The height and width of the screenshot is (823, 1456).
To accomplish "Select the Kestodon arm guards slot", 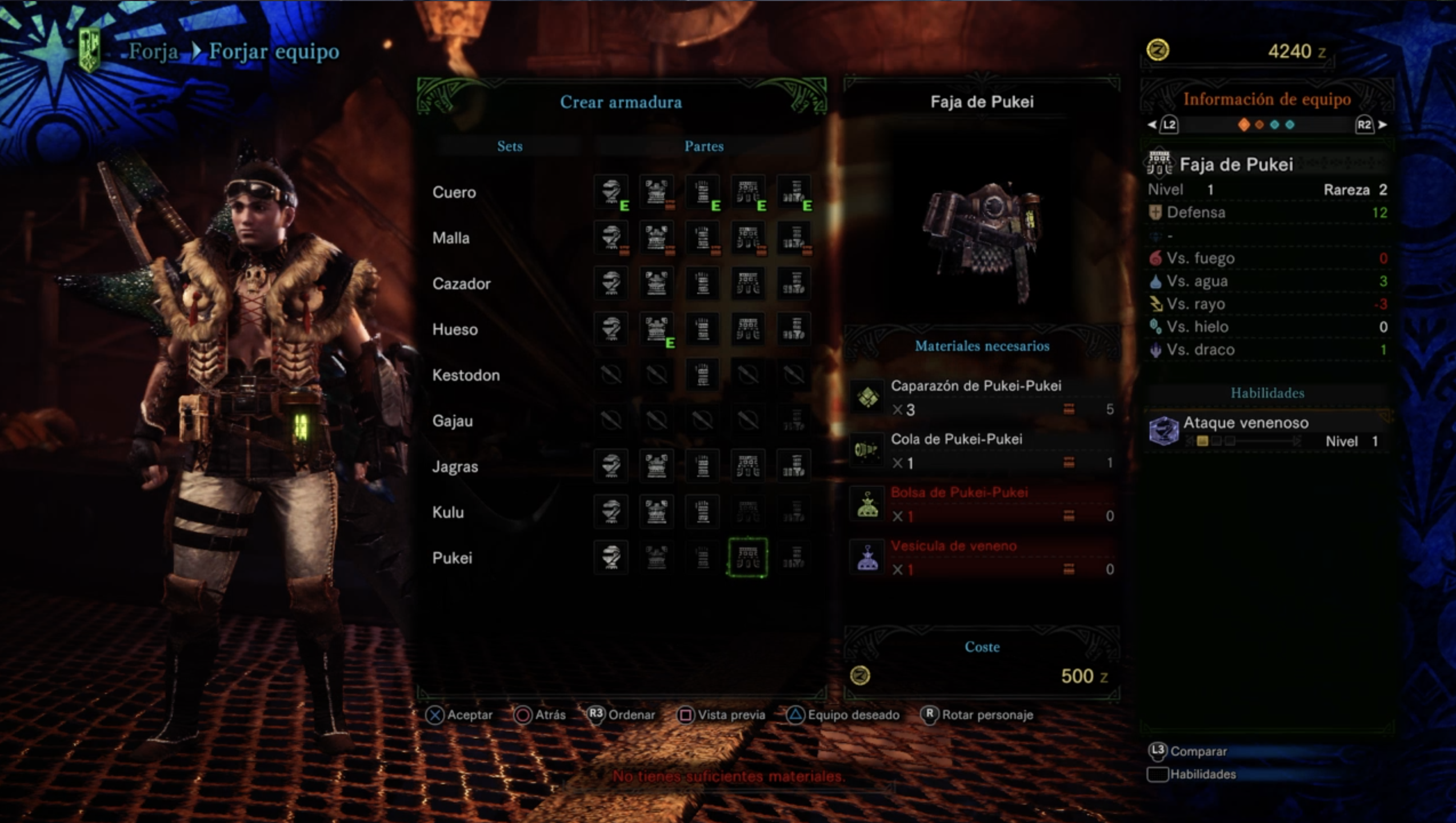I will tap(702, 375).
